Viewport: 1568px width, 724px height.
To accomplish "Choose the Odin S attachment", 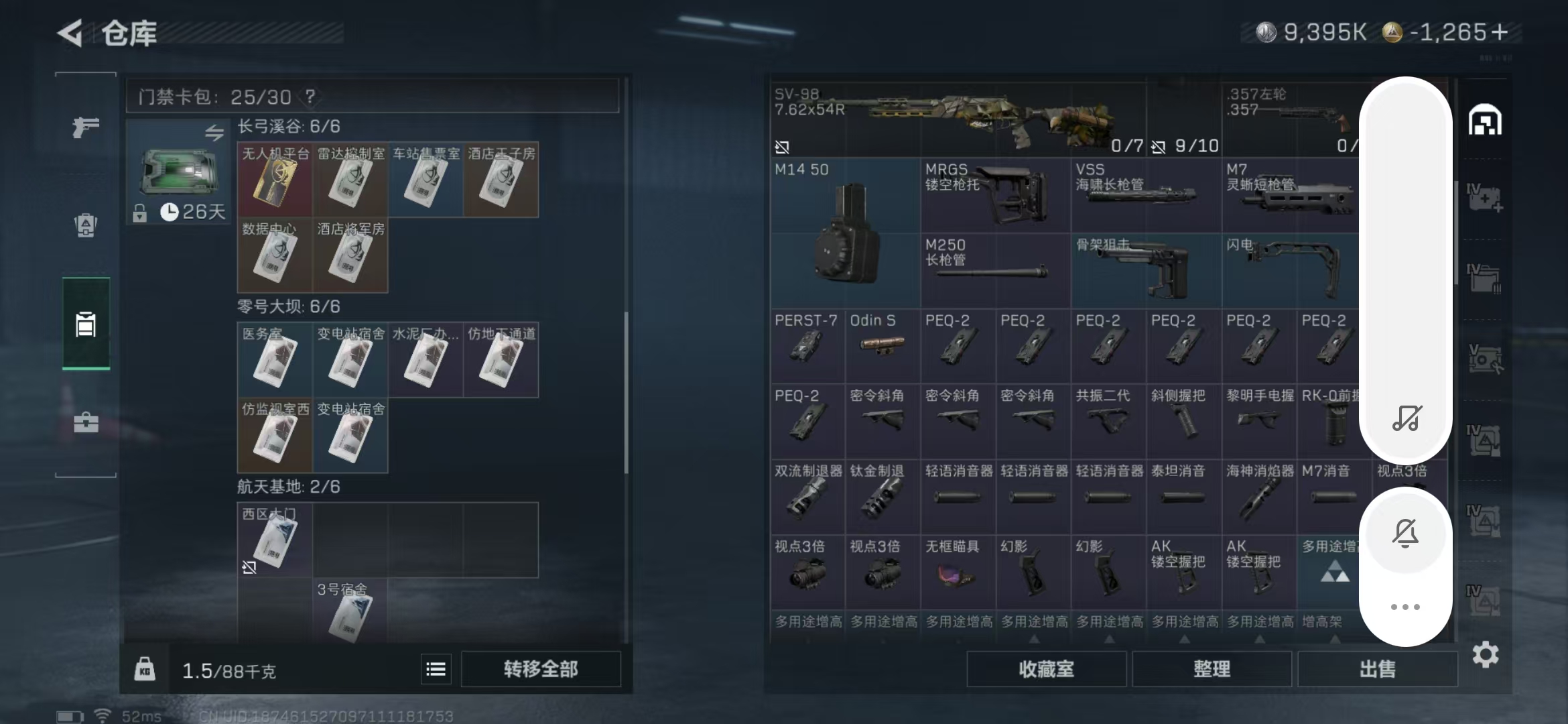I will pyautogui.click(x=883, y=345).
